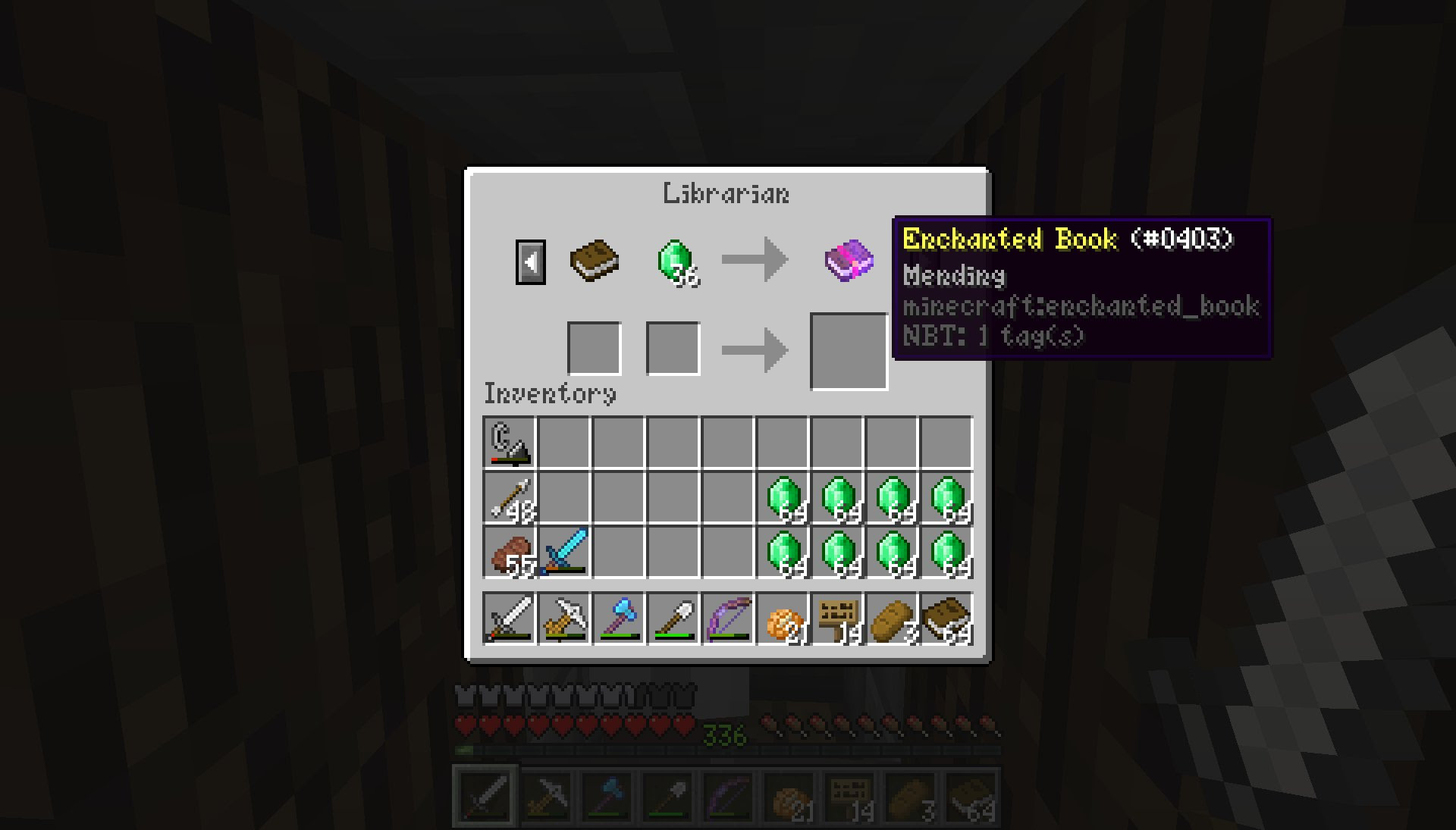This screenshot has width=1456, height=830.
Task: Select the Mending enchanted book trade result
Action: click(x=847, y=262)
